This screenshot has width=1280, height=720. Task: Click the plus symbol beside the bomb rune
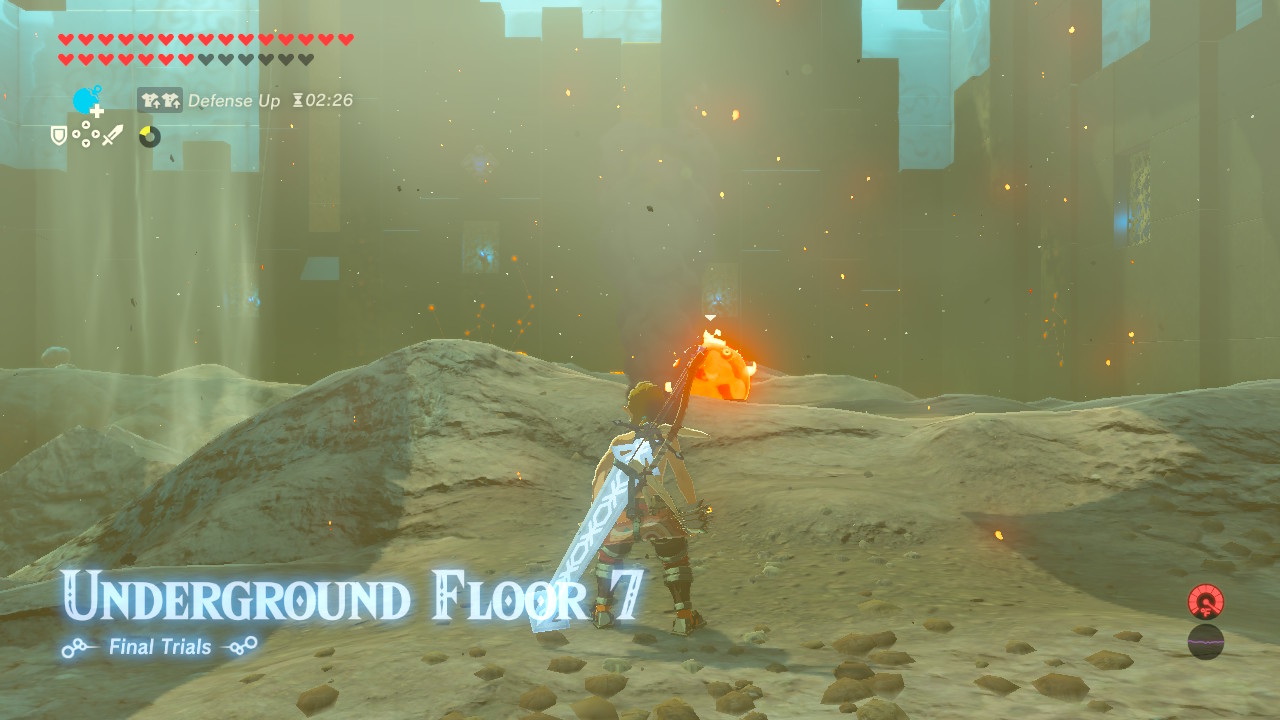coord(96,111)
